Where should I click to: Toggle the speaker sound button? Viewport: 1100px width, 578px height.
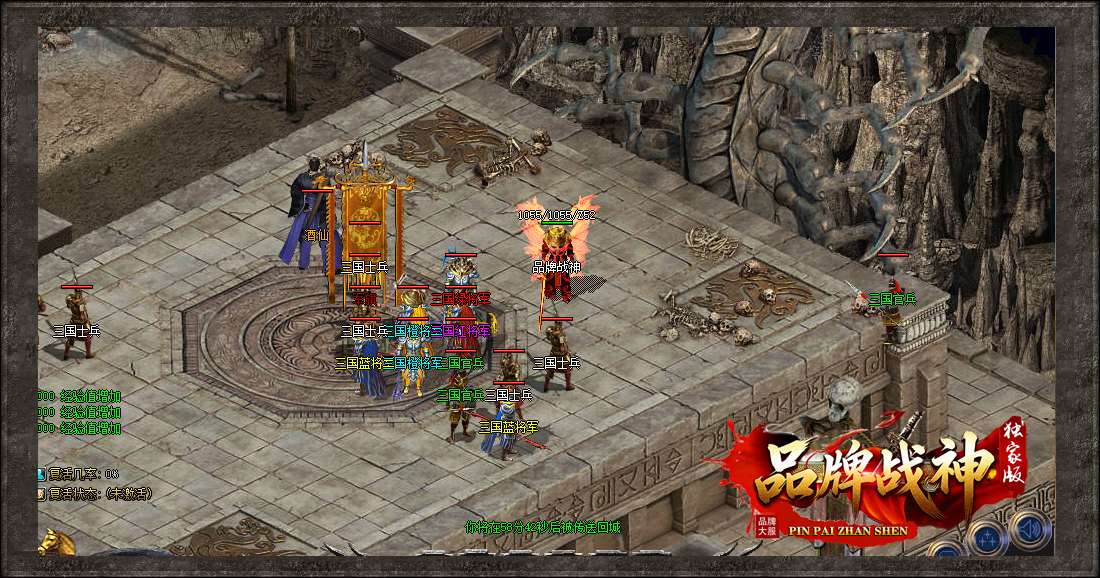tap(1029, 531)
